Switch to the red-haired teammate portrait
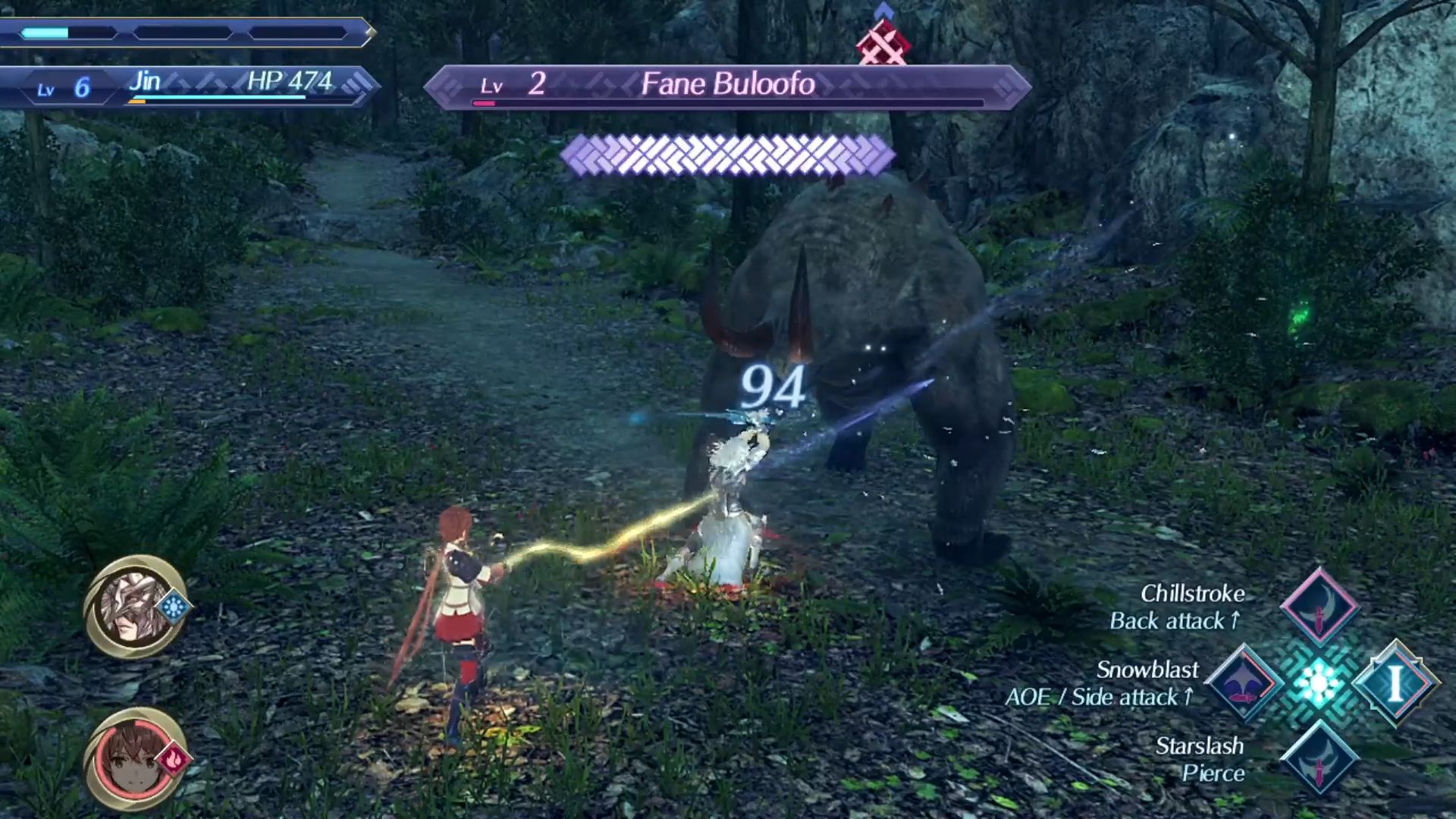This screenshot has width=1456, height=819. coord(135,760)
